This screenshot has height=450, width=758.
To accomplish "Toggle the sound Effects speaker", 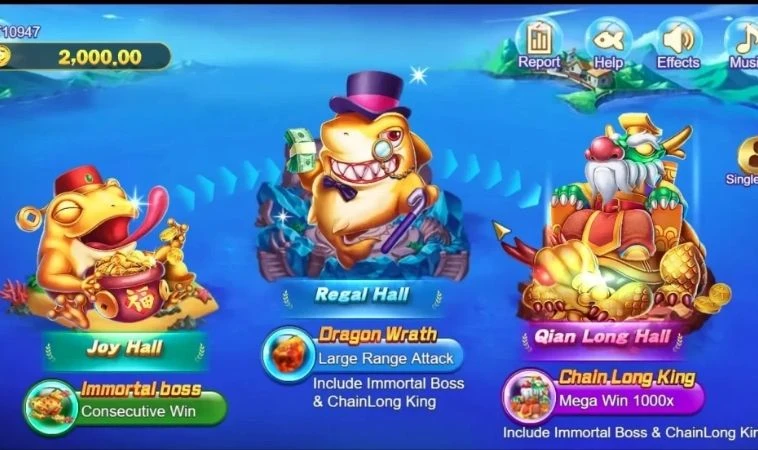I will (x=678, y=41).
